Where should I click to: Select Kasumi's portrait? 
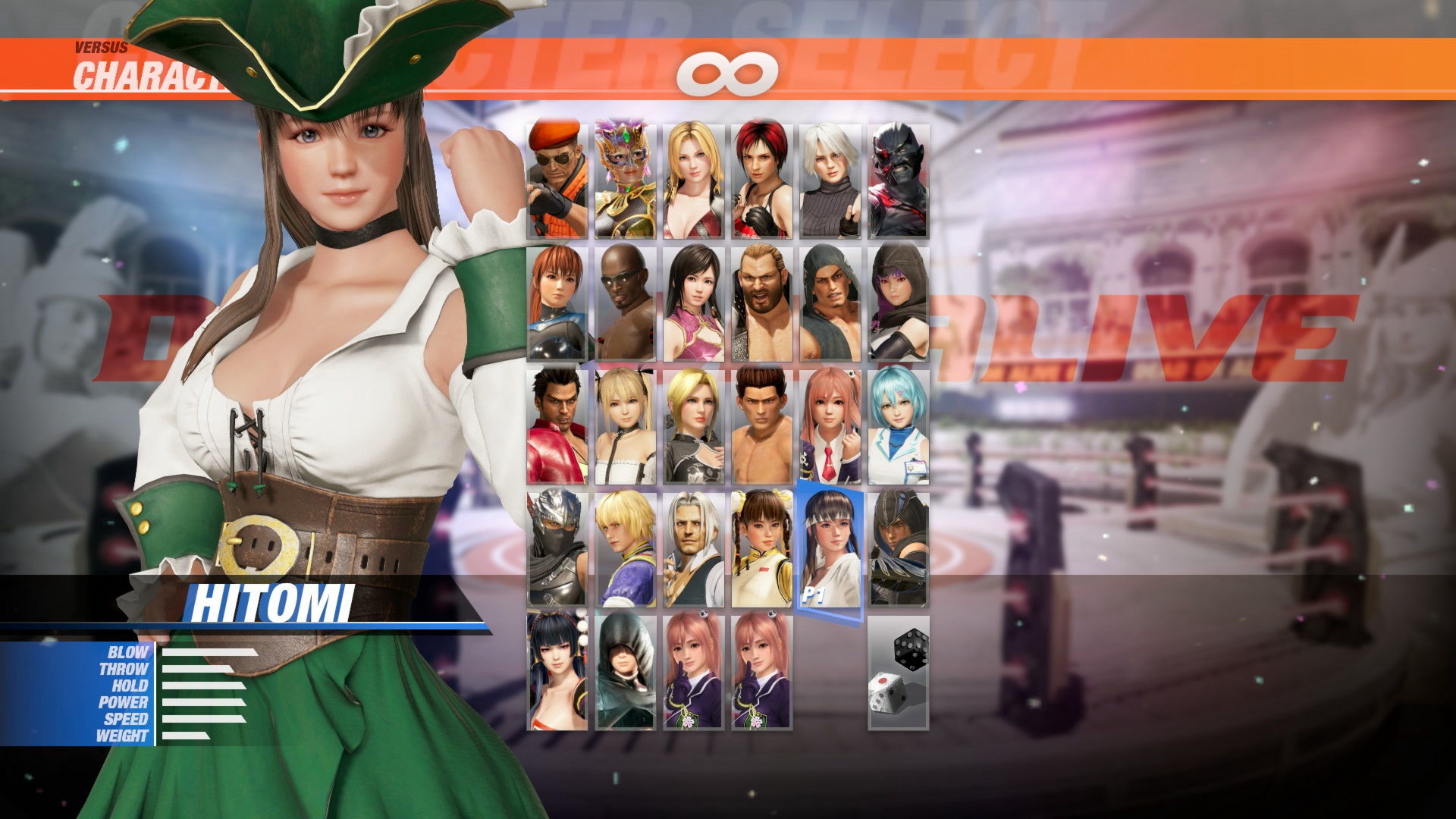tap(557, 303)
